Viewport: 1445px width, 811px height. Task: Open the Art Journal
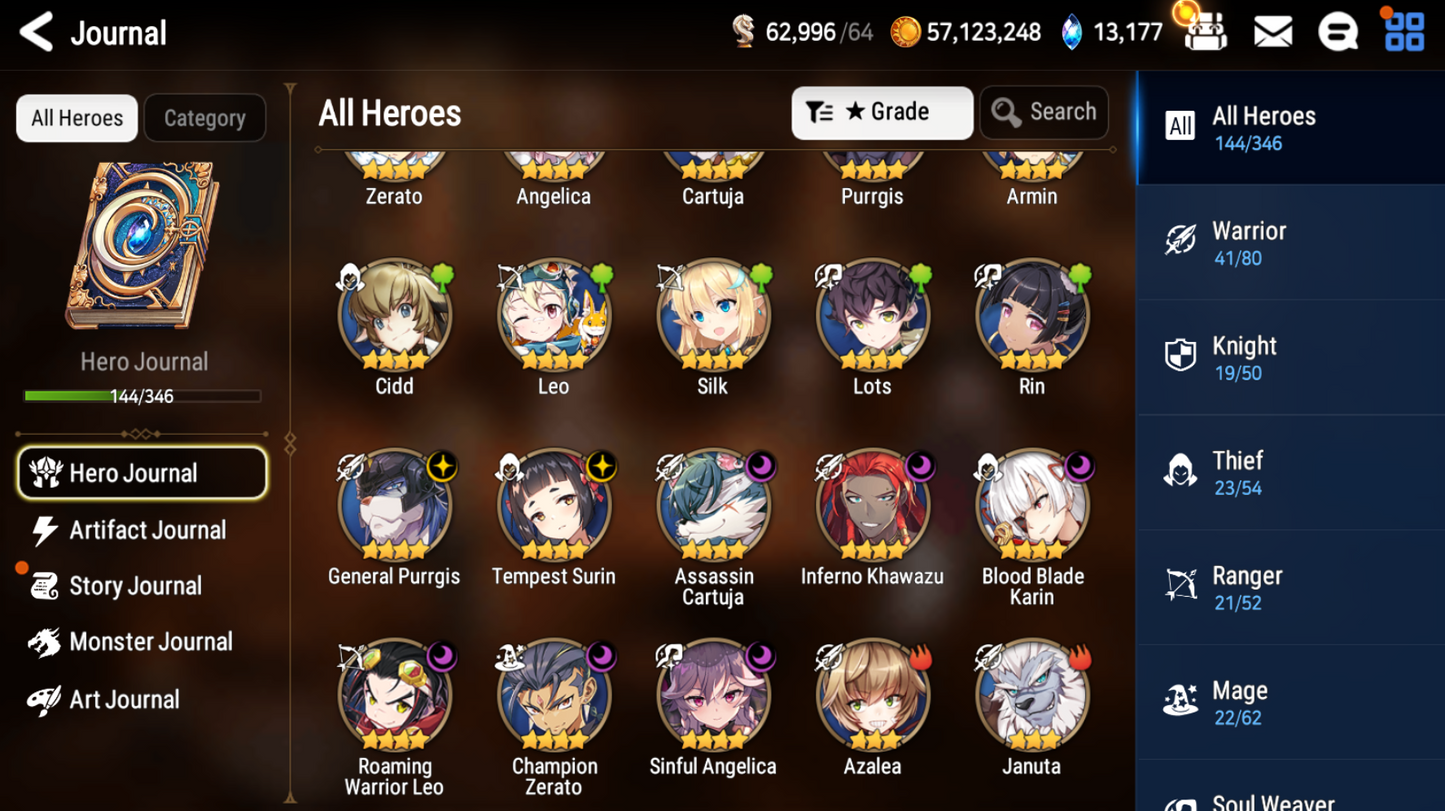tap(122, 700)
